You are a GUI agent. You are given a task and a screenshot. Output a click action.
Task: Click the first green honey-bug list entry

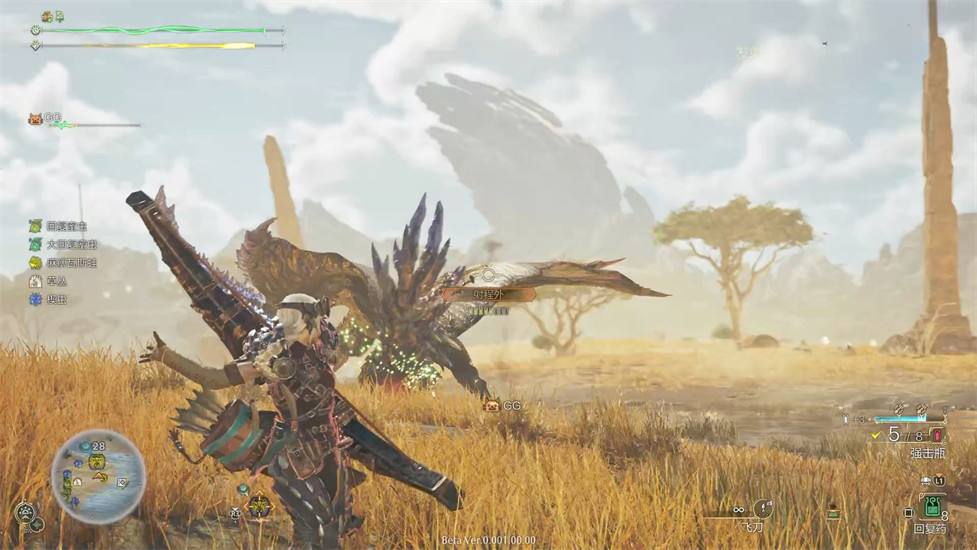tap(36, 226)
